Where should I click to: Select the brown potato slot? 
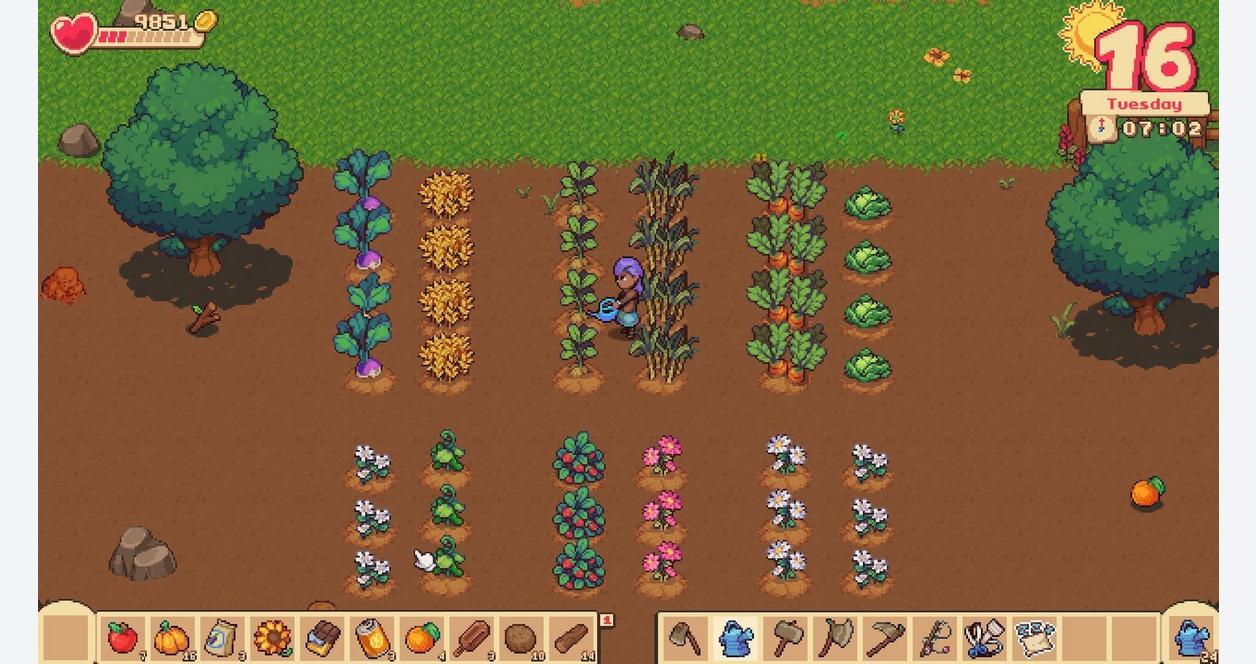tap(521, 638)
